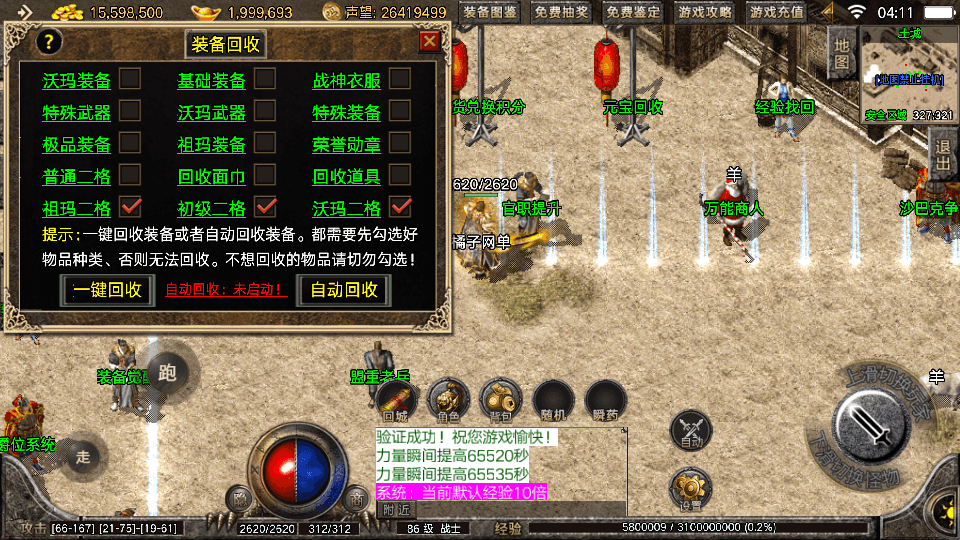
Task: Enable the 极品装备 checkbox
Action: 130,143
